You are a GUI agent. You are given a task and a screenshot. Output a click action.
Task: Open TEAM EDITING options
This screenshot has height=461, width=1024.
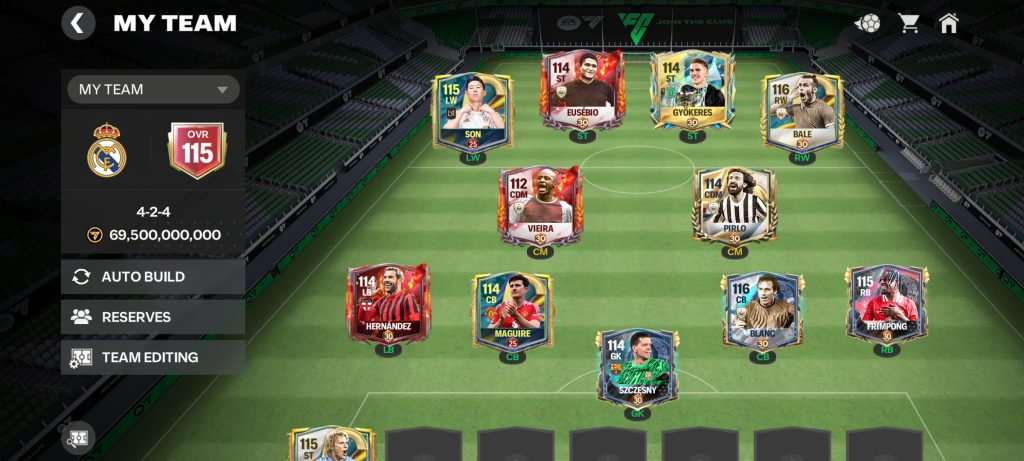(x=153, y=357)
